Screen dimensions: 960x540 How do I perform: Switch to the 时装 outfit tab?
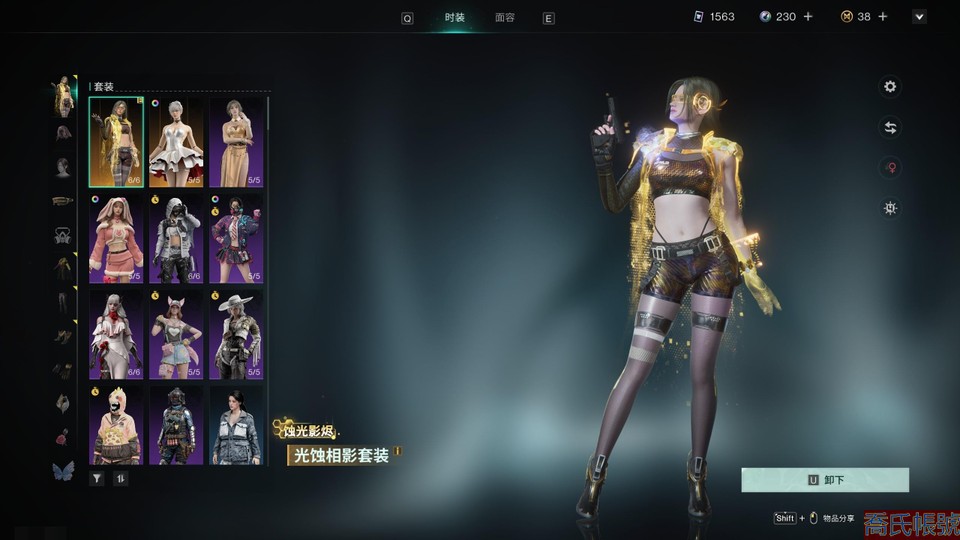point(455,18)
